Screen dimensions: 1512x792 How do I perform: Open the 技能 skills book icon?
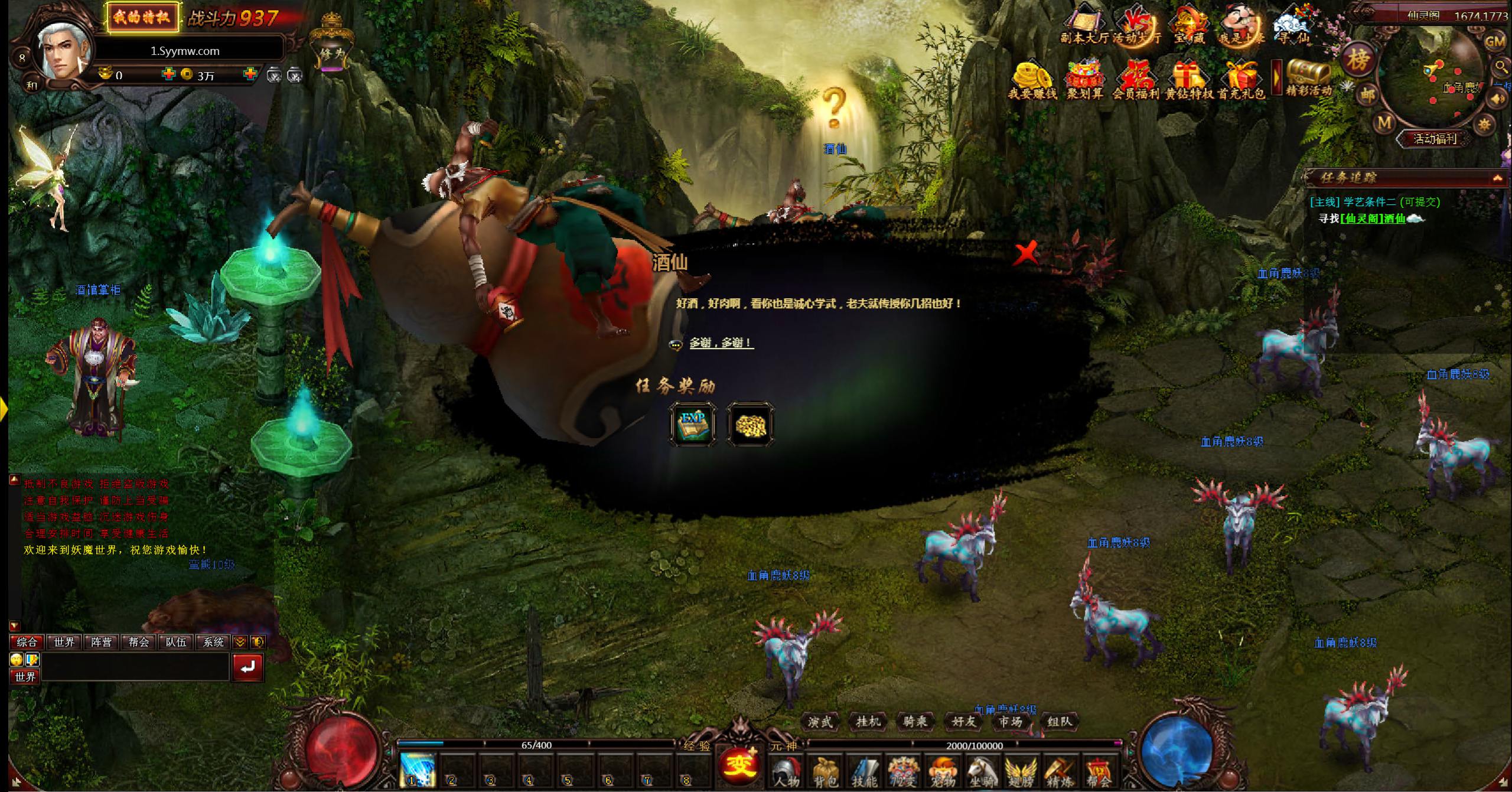point(864,771)
